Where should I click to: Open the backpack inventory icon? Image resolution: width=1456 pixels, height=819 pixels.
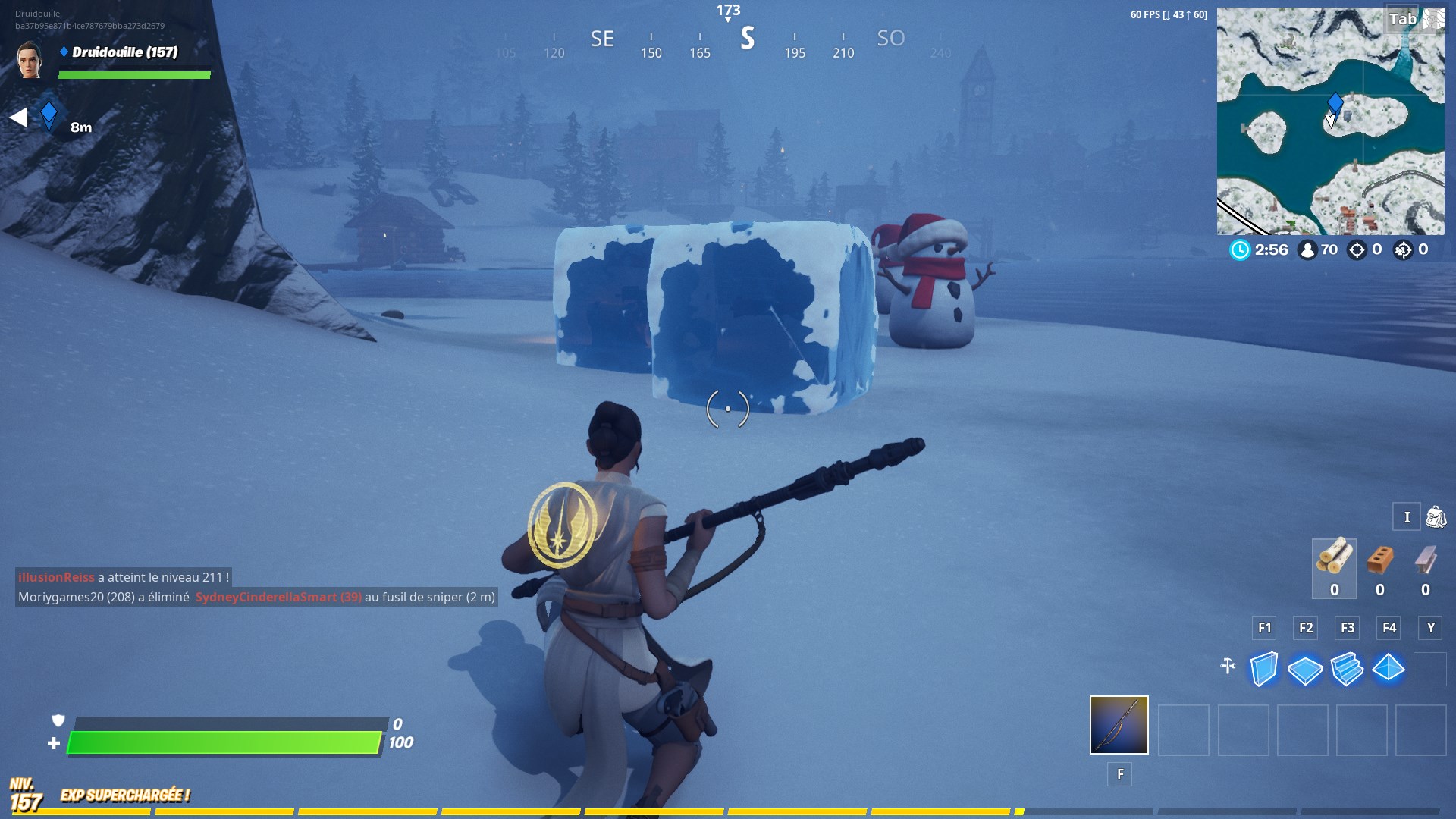tap(1435, 517)
